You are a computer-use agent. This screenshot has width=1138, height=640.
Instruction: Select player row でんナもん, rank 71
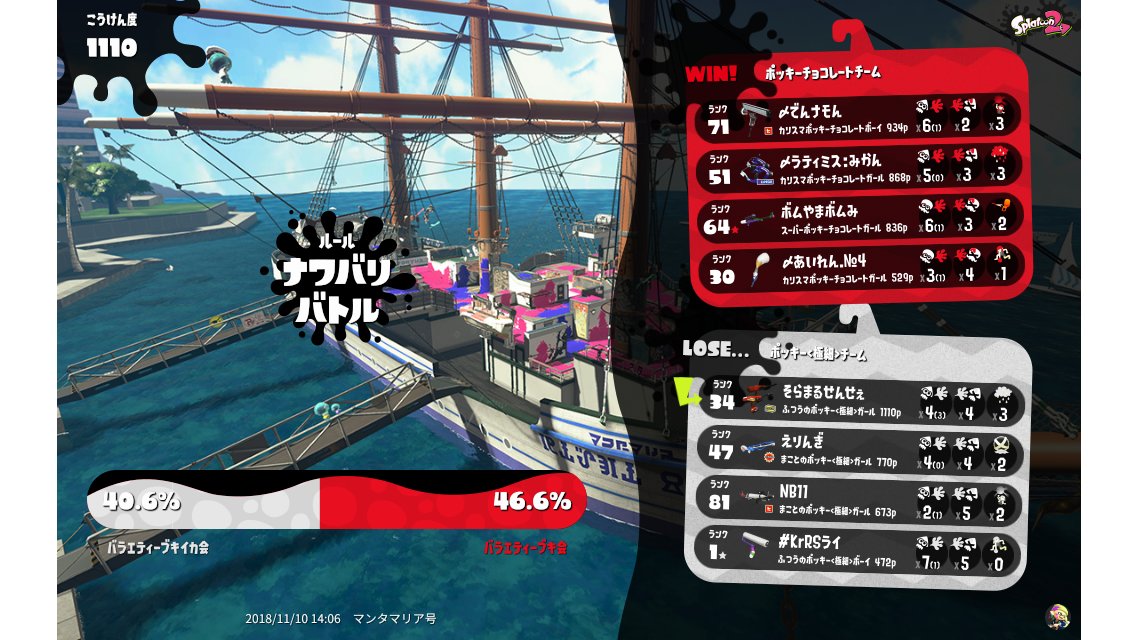coord(858,118)
